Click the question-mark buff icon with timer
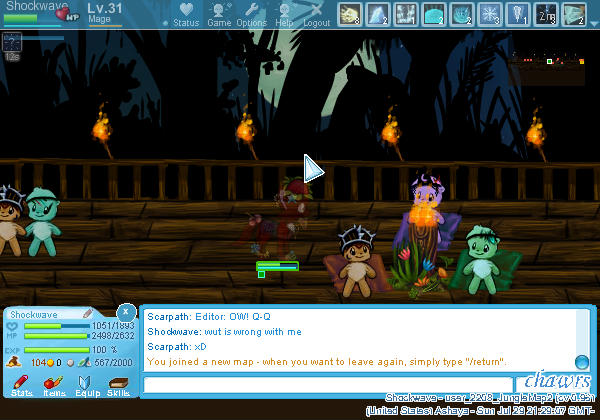The width and height of the screenshot is (600, 420). 12,41
